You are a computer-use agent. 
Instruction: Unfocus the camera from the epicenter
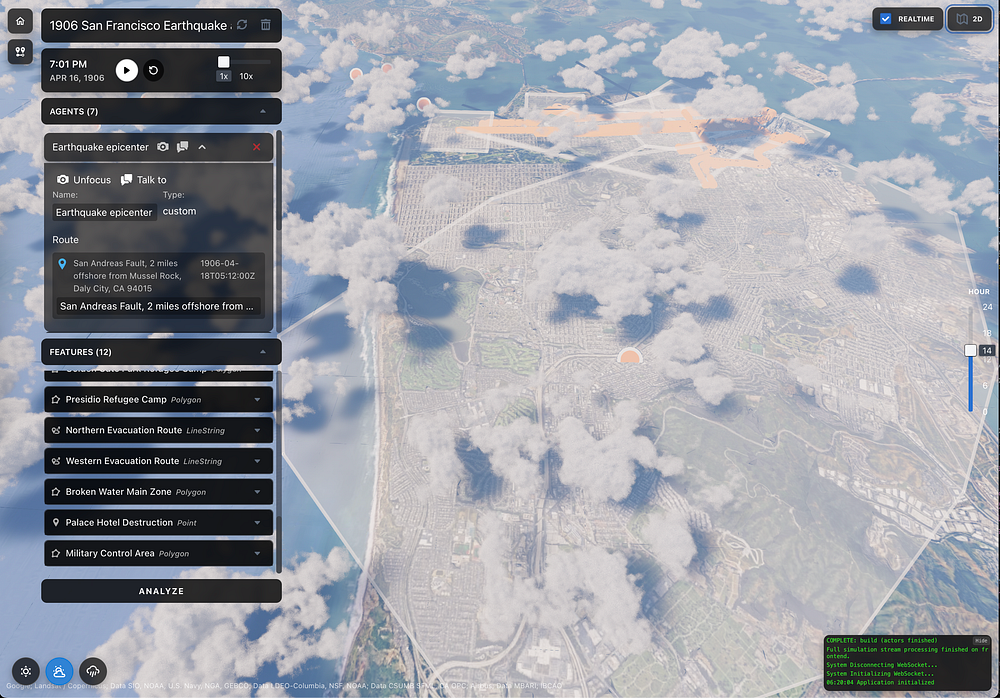tap(84, 180)
